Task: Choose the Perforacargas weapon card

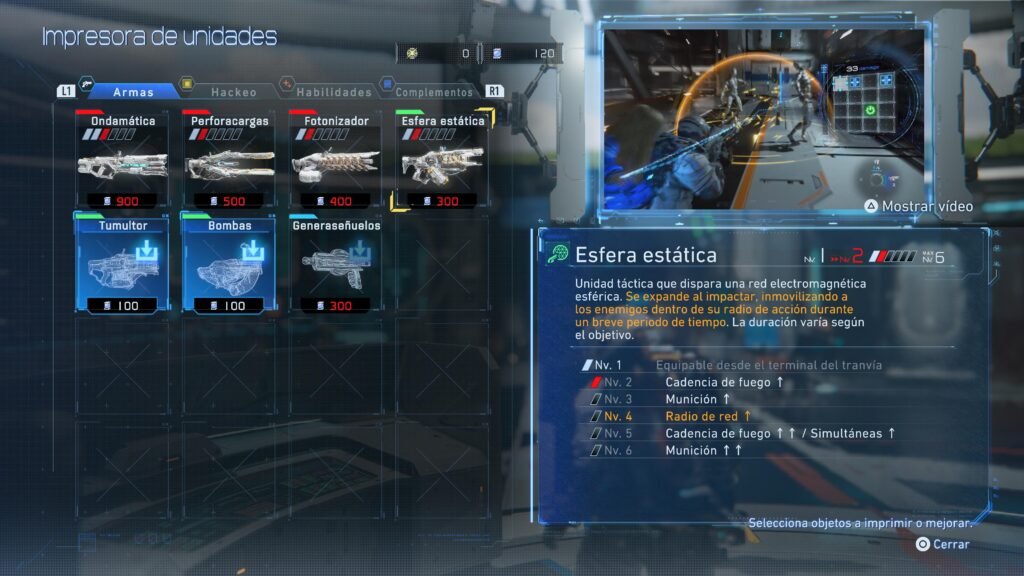Action: coord(229,160)
